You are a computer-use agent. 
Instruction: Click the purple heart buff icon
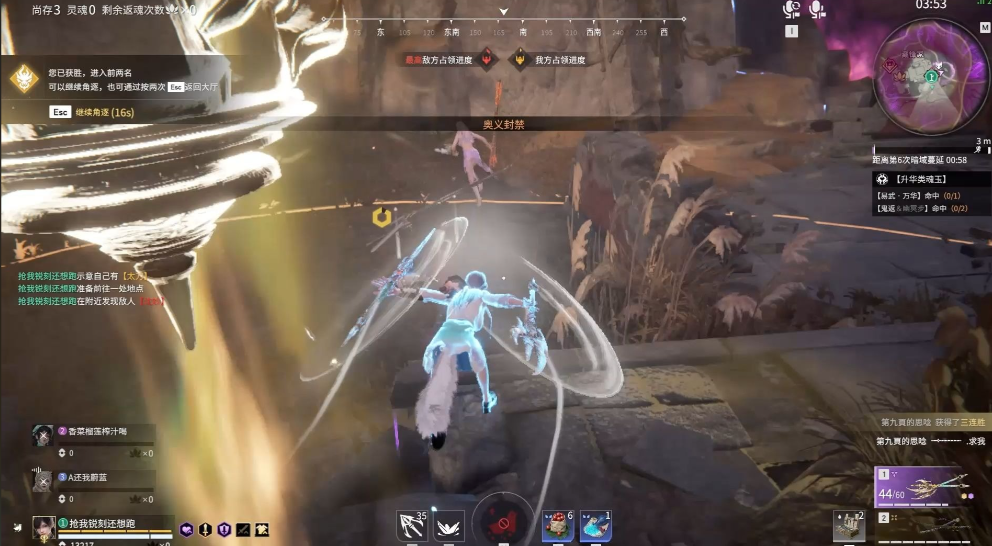pos(186,529)
